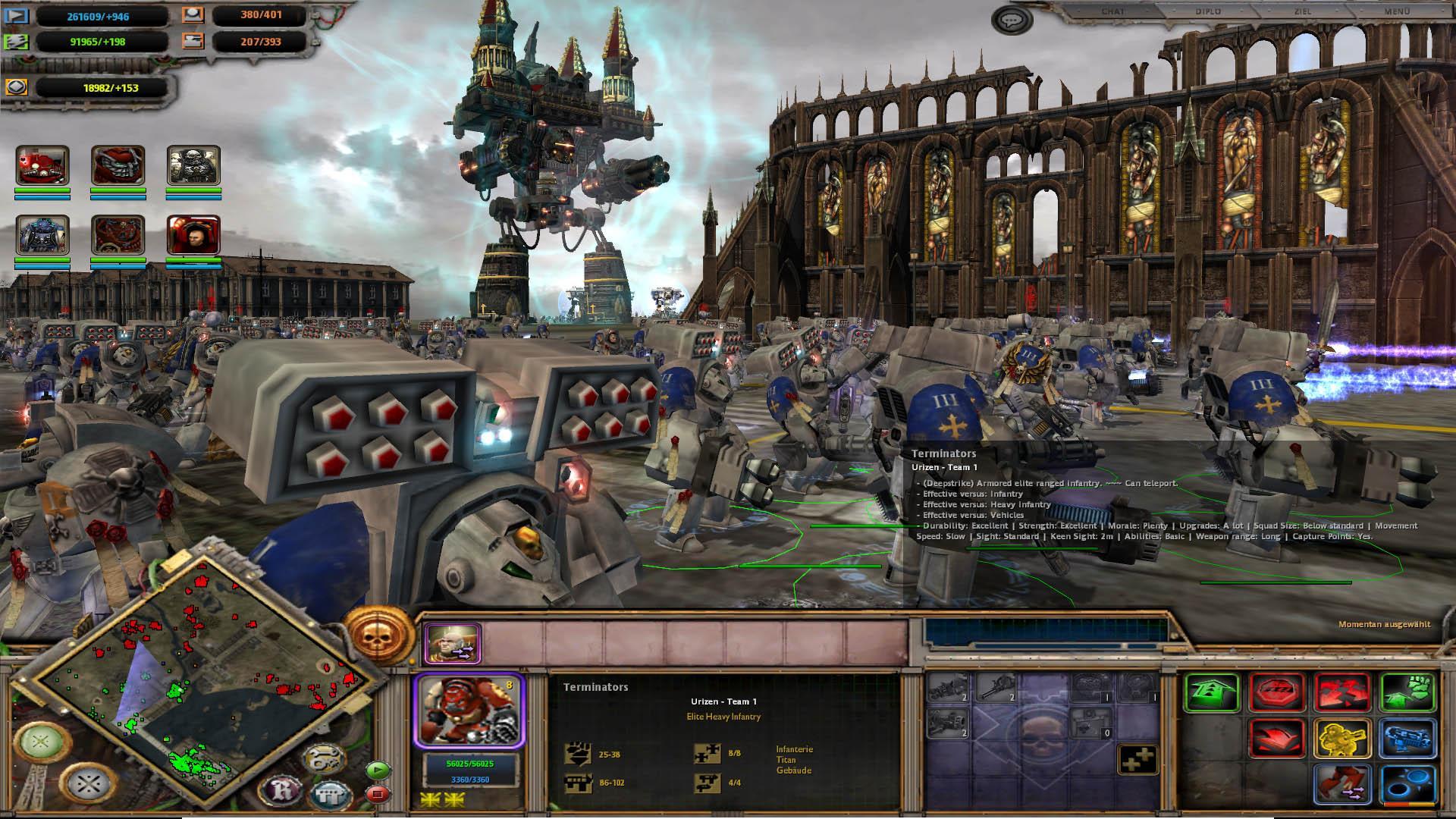1456x819 pixels.
Task: Click the speech bubble chat icon
Action: point(1010,20)
